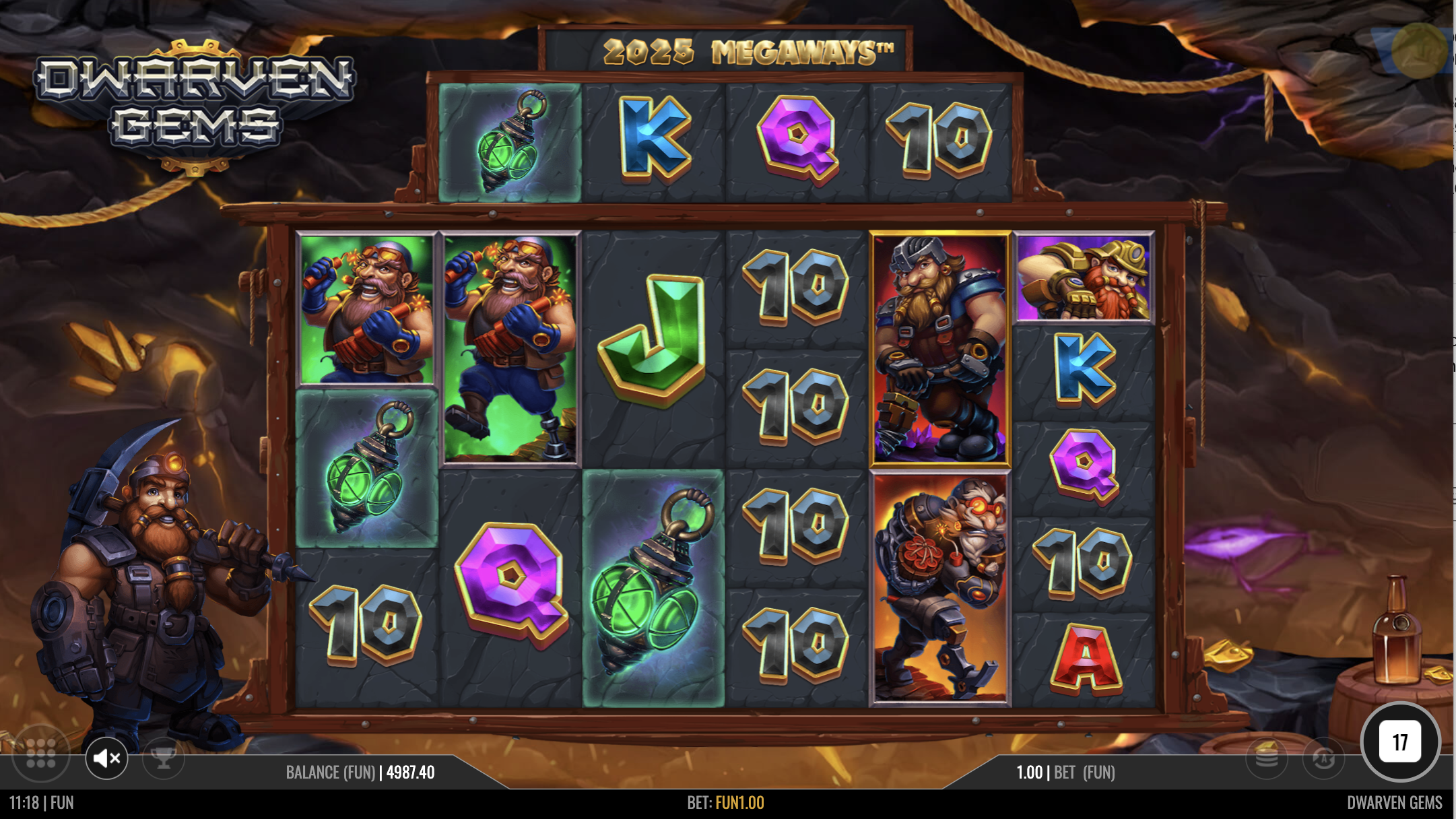Toggle the muted speaker sound button
This screenshot has width=1456, height=819.
pyautogui.click(x=106, y=758)
